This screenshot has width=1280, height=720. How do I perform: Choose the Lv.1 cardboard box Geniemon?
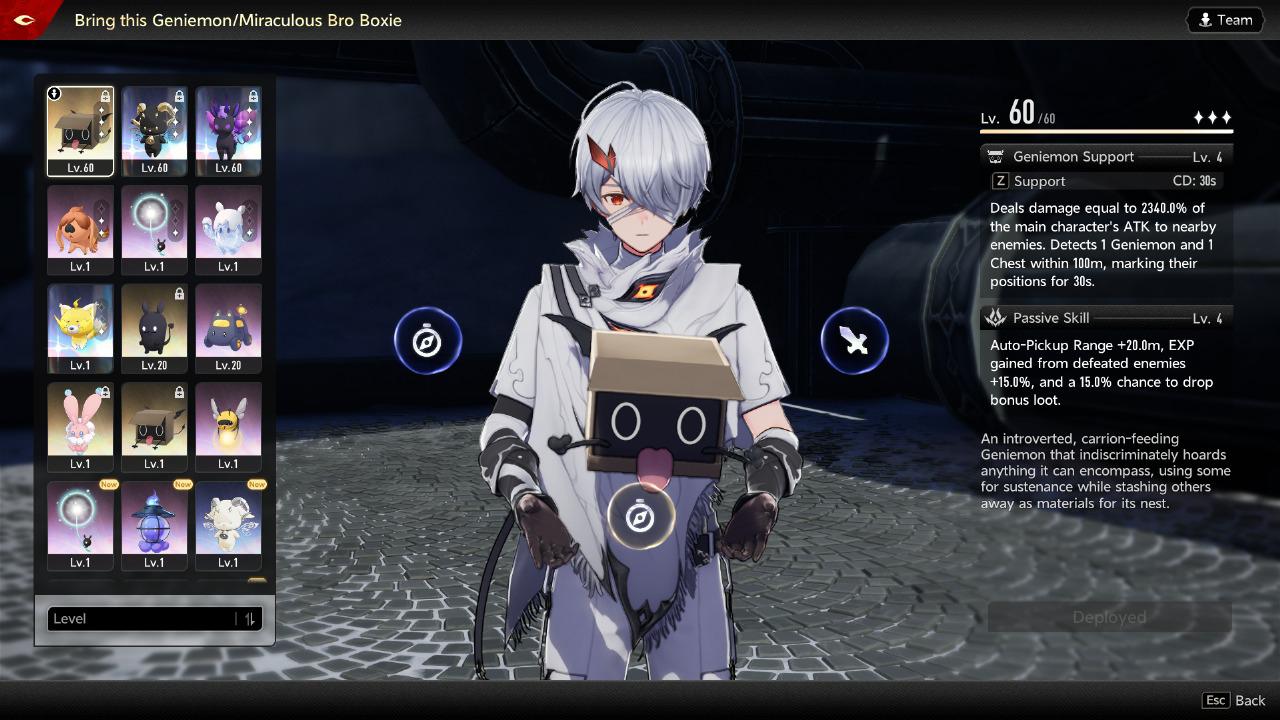coord(154,426)
